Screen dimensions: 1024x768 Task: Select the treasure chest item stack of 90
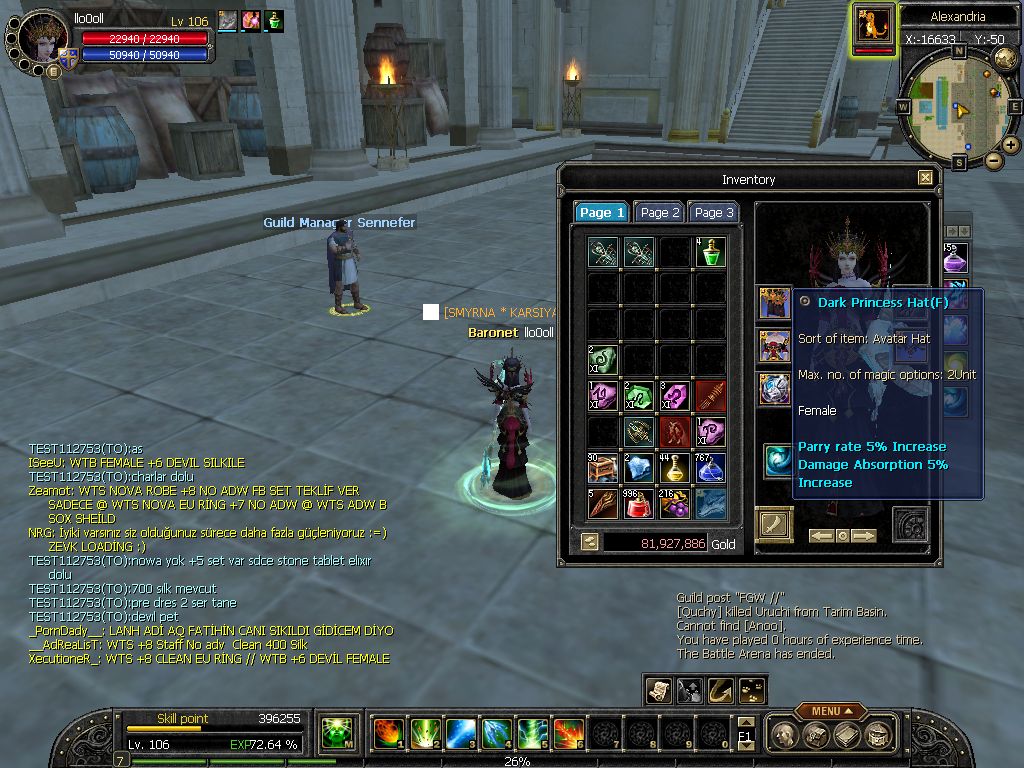point(602,468)
